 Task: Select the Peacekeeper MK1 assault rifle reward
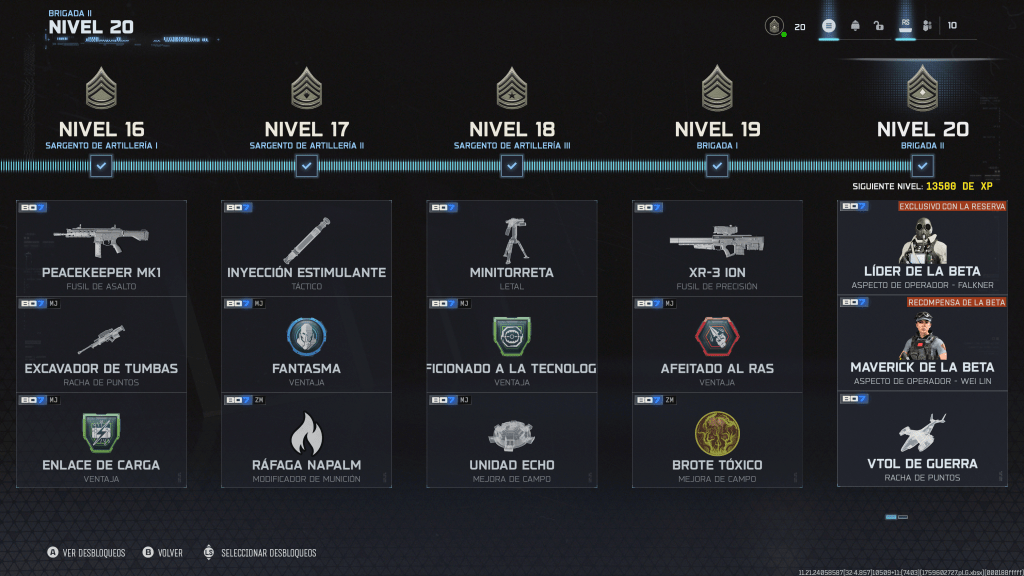tap(102, 248)
